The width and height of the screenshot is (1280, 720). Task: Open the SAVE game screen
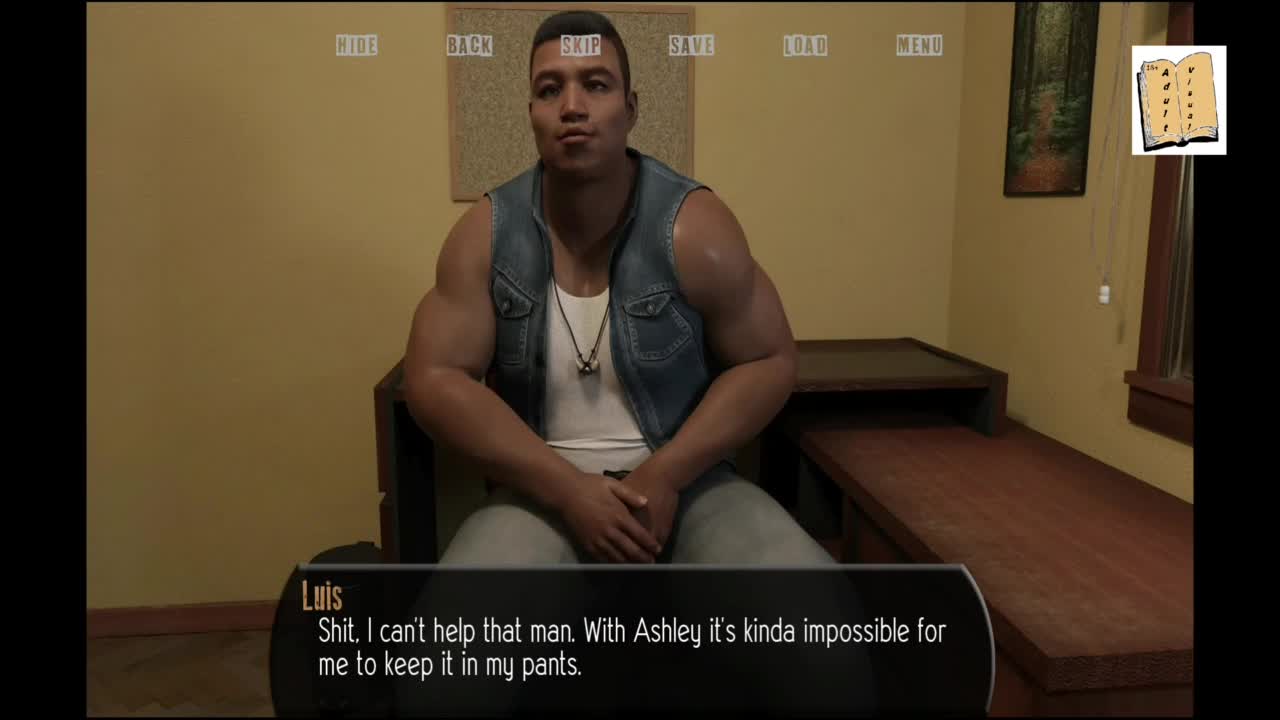click(x=692, y=45)
